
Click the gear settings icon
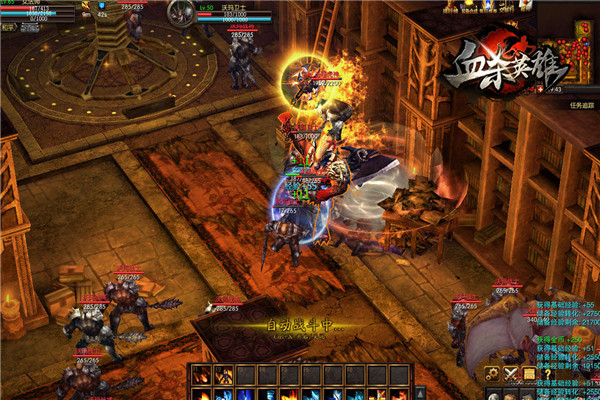[492, 373]
